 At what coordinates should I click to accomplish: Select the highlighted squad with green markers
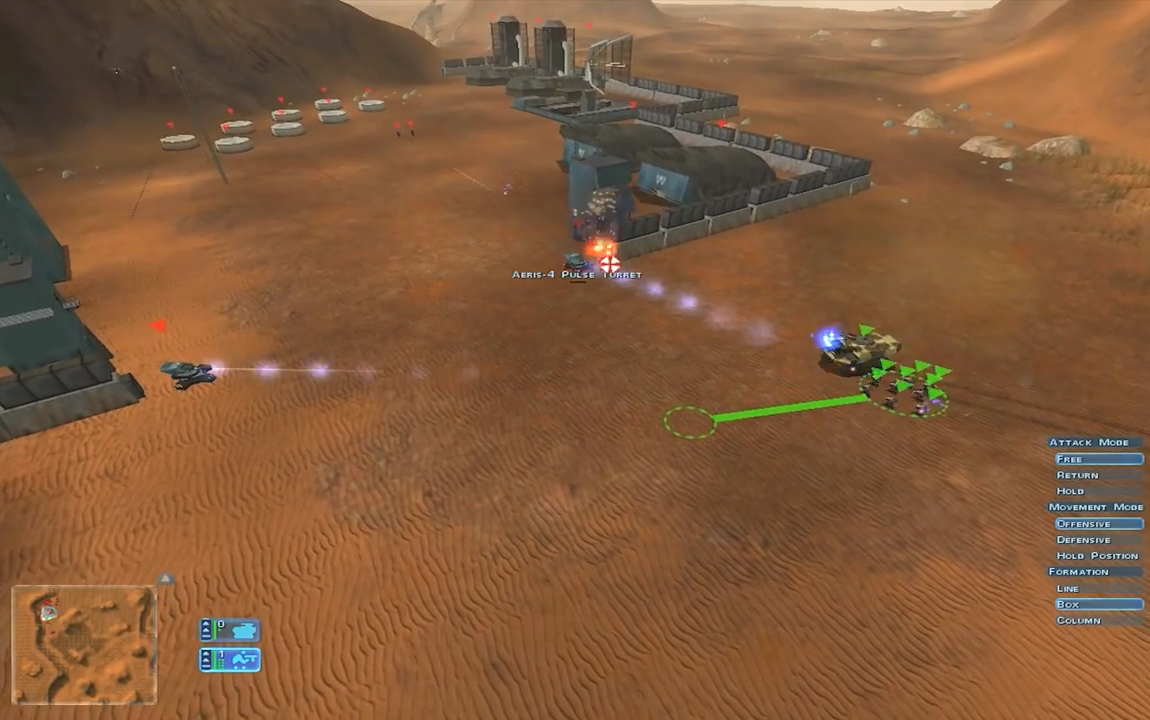click(907, 385)
